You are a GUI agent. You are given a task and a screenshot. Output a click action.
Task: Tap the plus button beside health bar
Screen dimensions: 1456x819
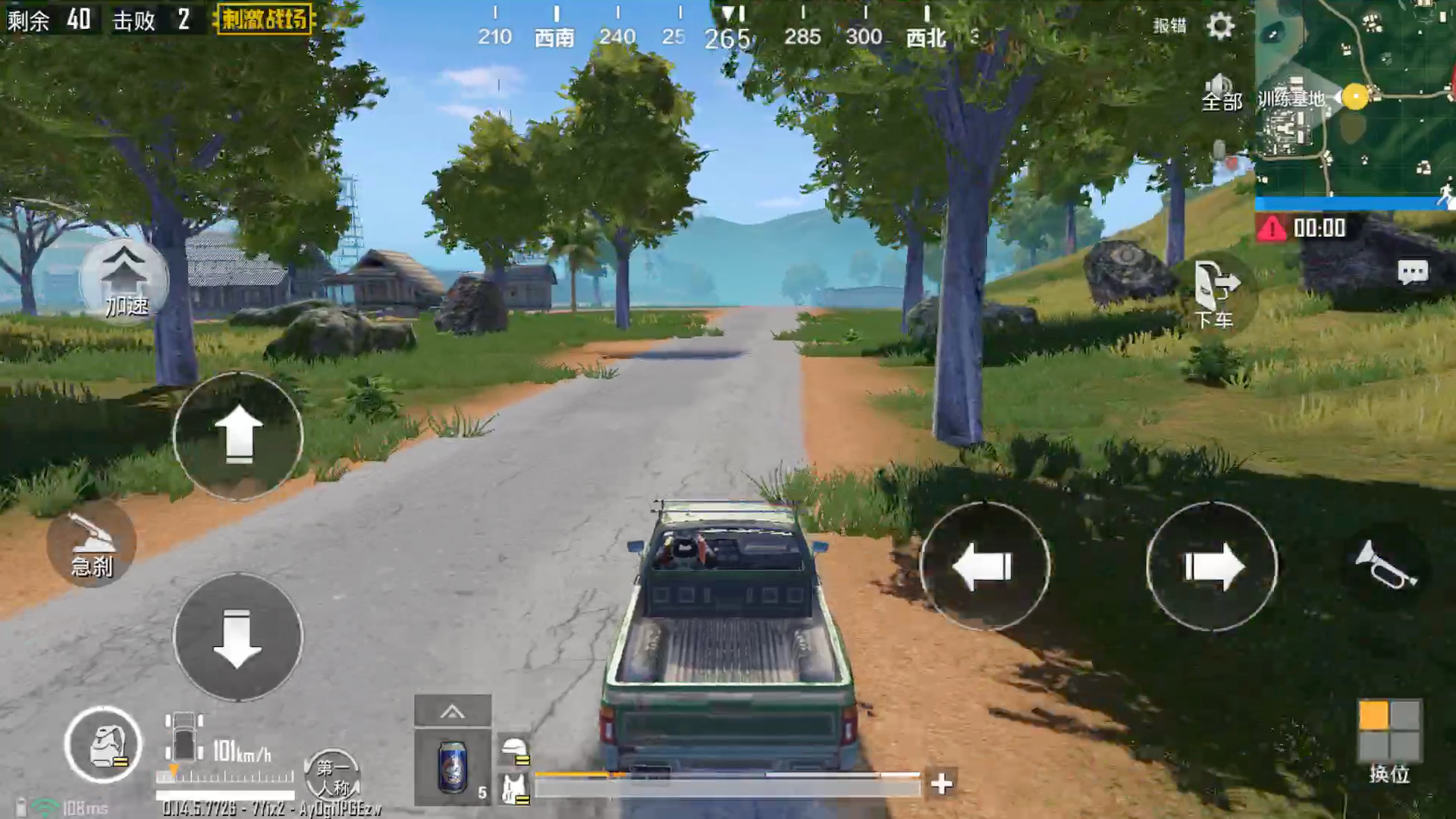pyautogui.click(x=941, y=783)
